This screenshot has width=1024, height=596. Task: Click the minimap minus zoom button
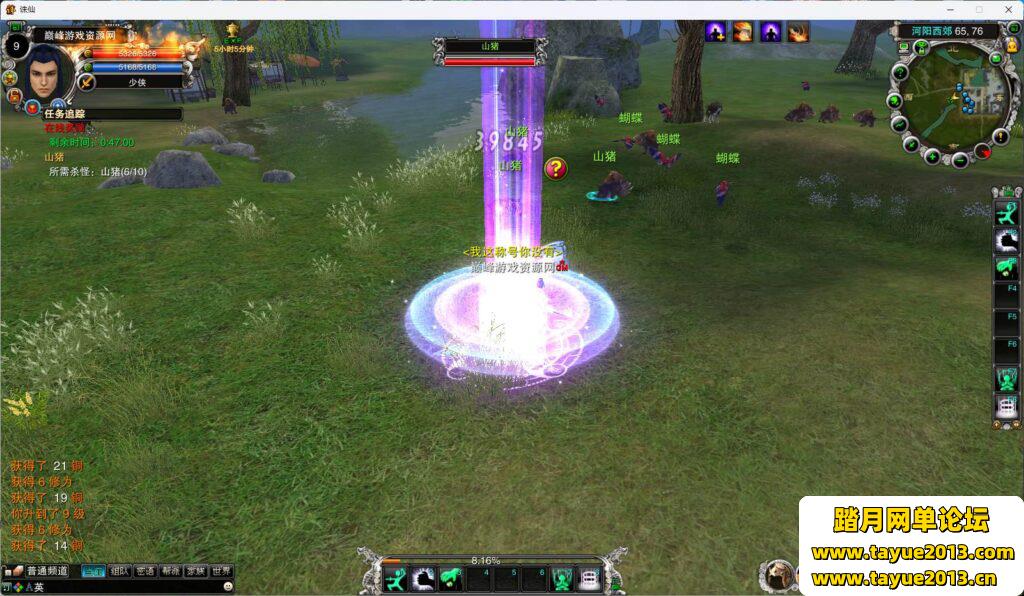pyautogui.click(x=960, y=159)
